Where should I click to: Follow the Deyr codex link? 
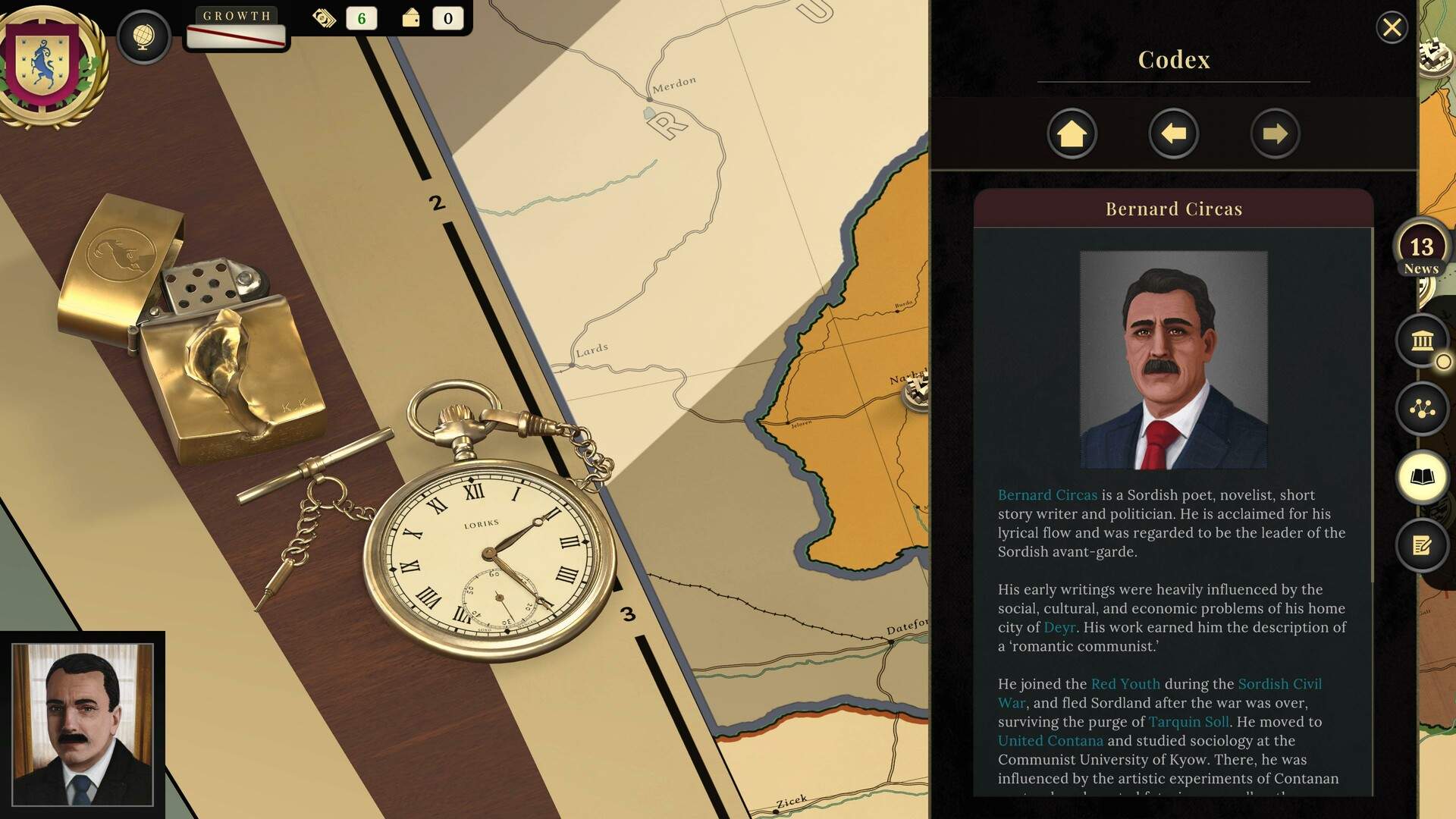(1059, 628)
